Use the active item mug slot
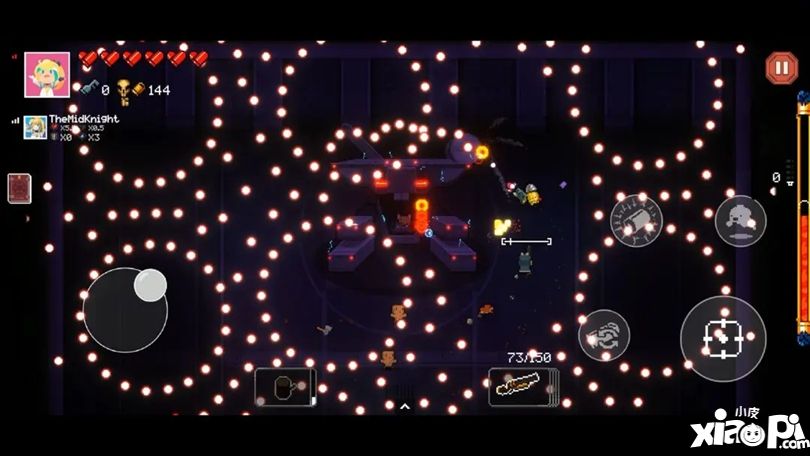 (285, 387)
